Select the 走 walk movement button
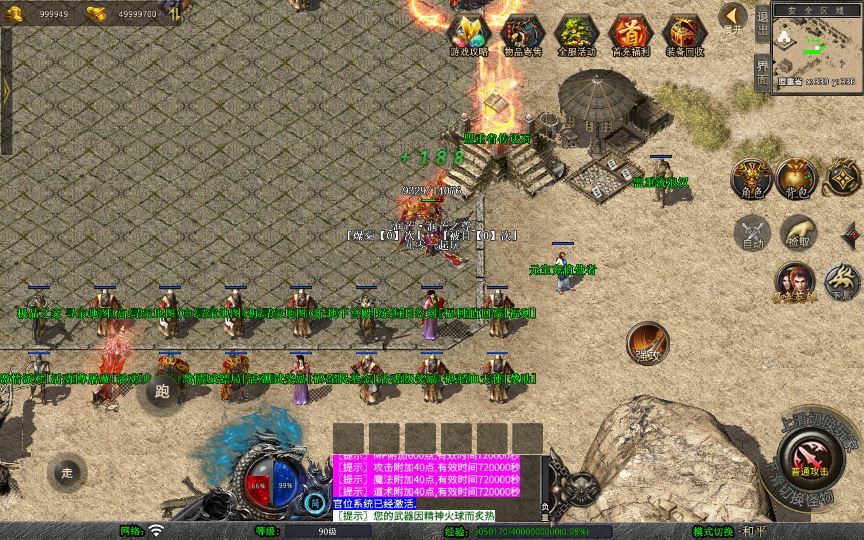 (67, 472)
